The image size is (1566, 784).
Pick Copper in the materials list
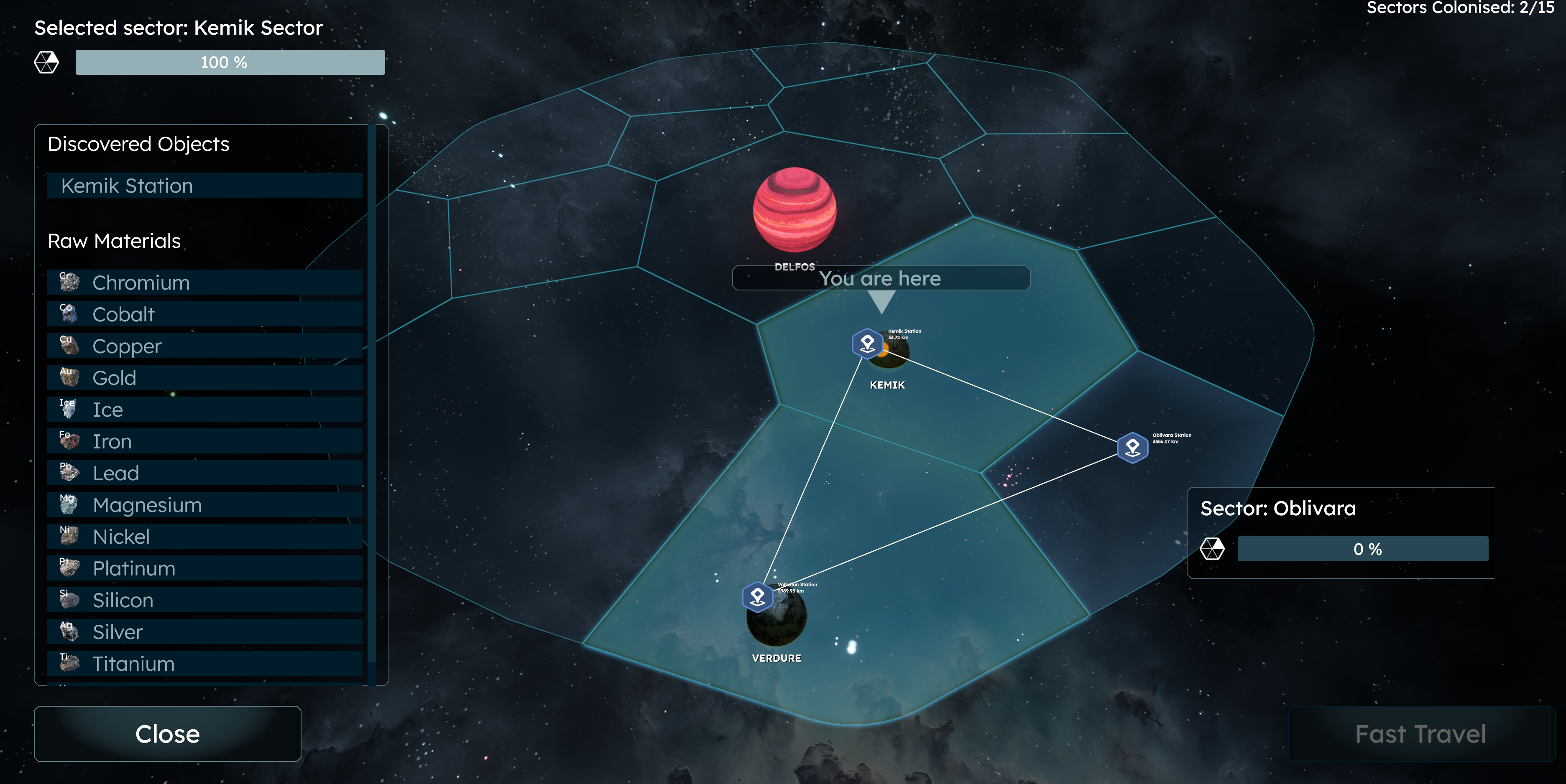(205, 346)
